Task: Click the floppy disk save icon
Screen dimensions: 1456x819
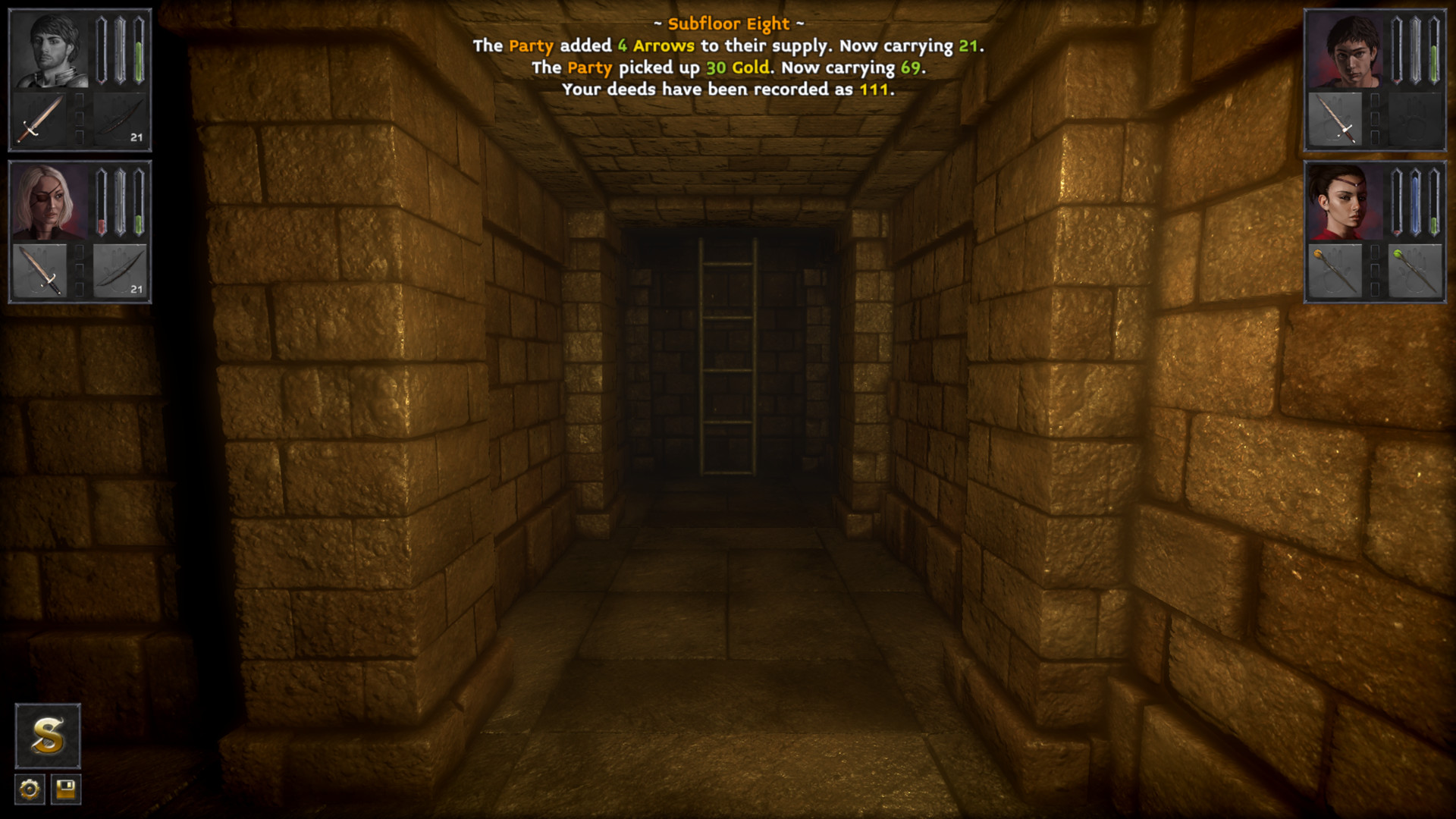Action: tap(64, 791)
